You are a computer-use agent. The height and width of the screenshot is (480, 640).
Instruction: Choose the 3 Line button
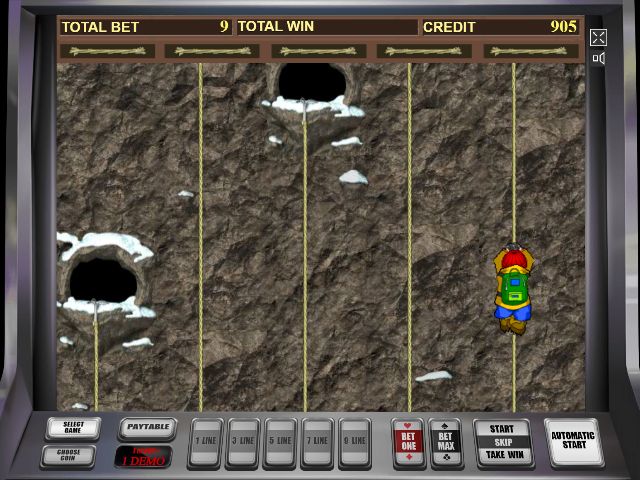coord(242,443)
